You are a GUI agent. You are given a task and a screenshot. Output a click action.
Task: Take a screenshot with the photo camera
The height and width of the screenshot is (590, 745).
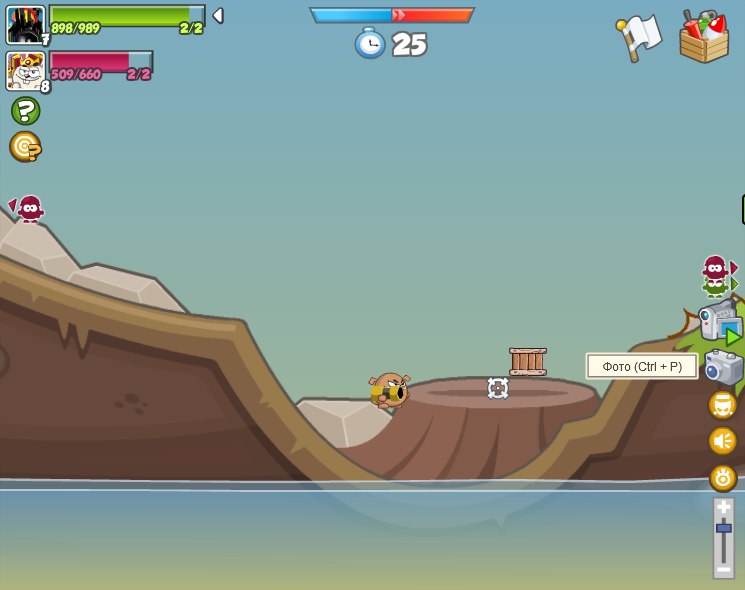pyautogui.click(x=723, y=367)
